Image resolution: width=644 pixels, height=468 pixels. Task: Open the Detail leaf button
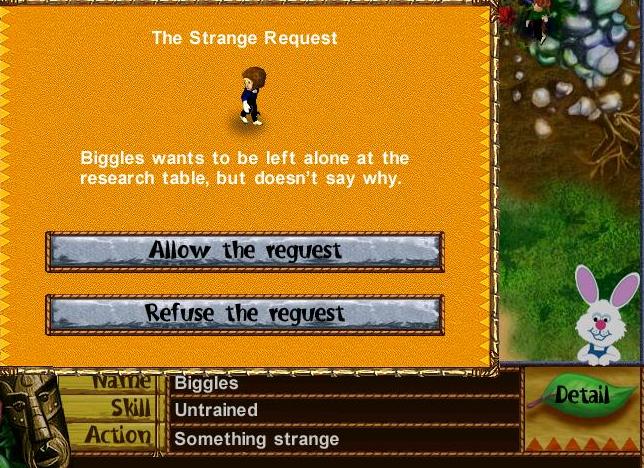click(581, 395)
